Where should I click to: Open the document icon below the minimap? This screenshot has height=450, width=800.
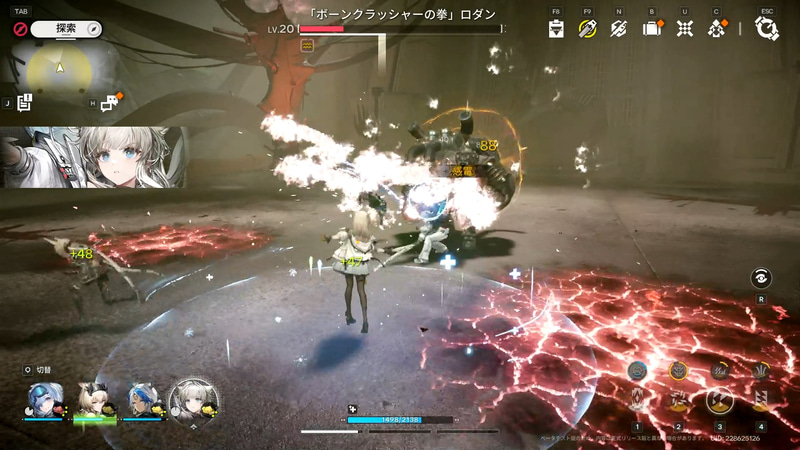pos(26,101)
